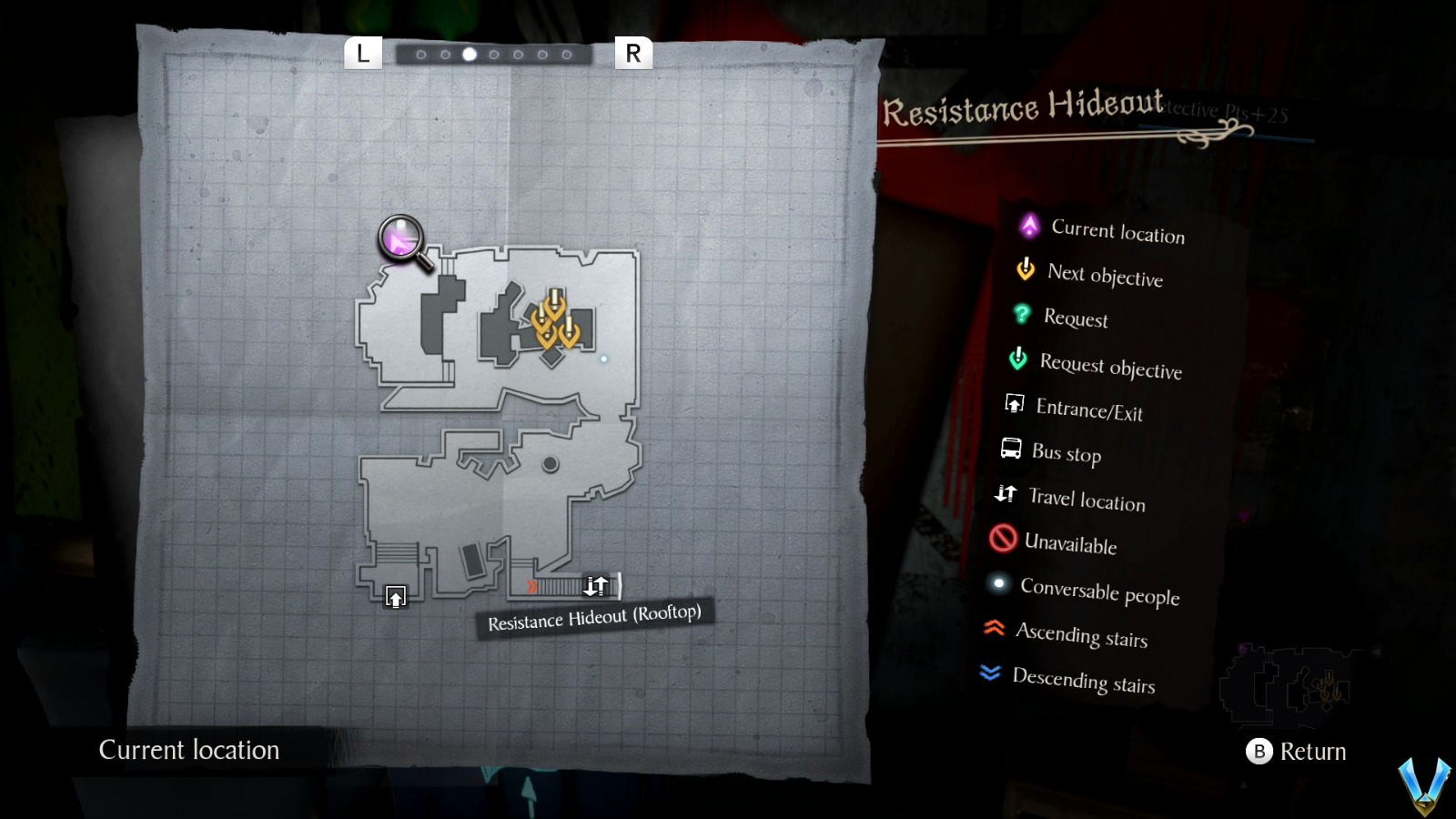Select the Next objective legend entry
The width and height of the screenshot is (1456, 819).
click(x=1024, y=270)
